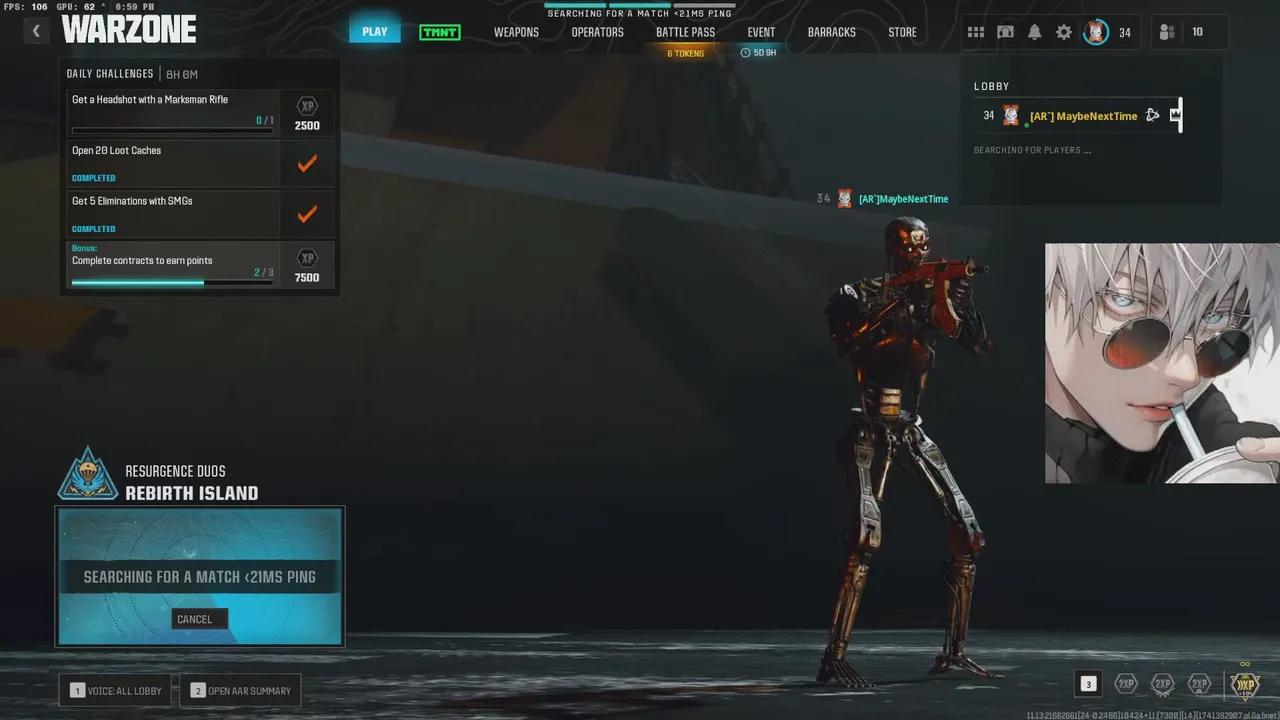Select the bonus contracts challenge
The height and width of the screenshot is (720, 1280).
(172, 265)
